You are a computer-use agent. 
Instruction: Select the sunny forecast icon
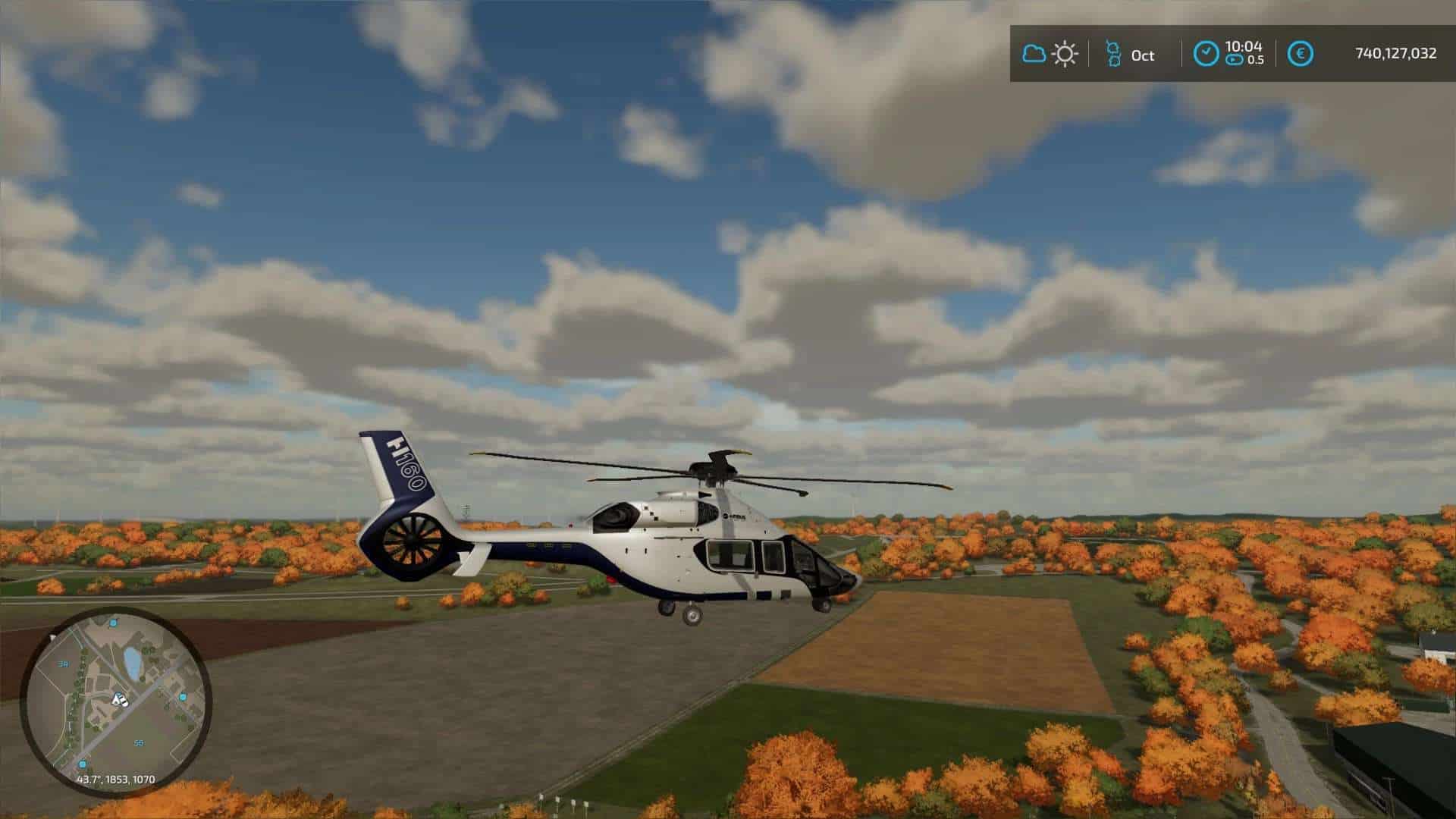1065,53
